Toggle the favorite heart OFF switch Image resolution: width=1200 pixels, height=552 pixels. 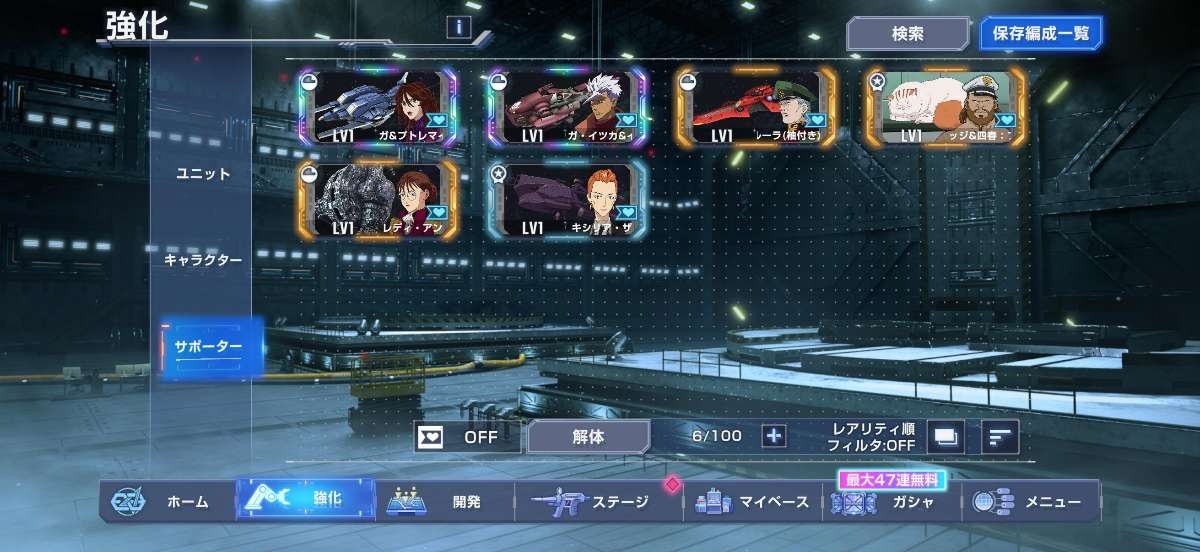coord(467,436)
